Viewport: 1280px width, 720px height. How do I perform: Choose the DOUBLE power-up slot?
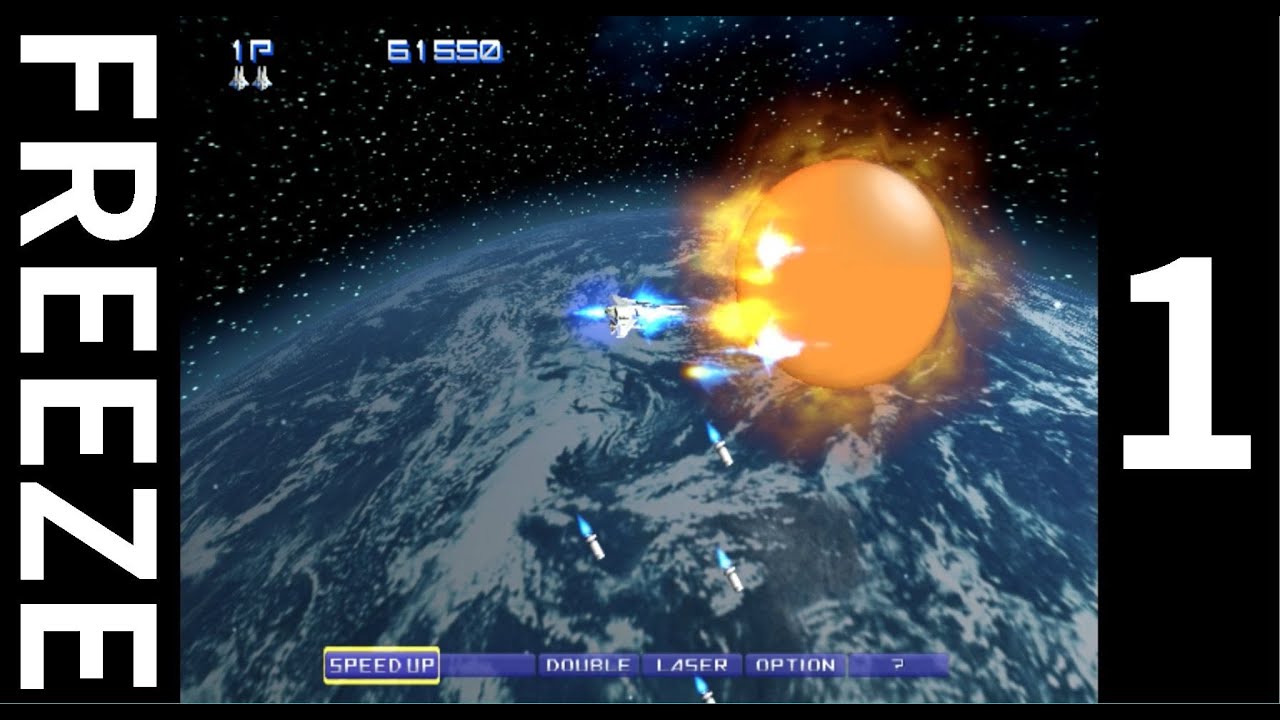point(588,665)
